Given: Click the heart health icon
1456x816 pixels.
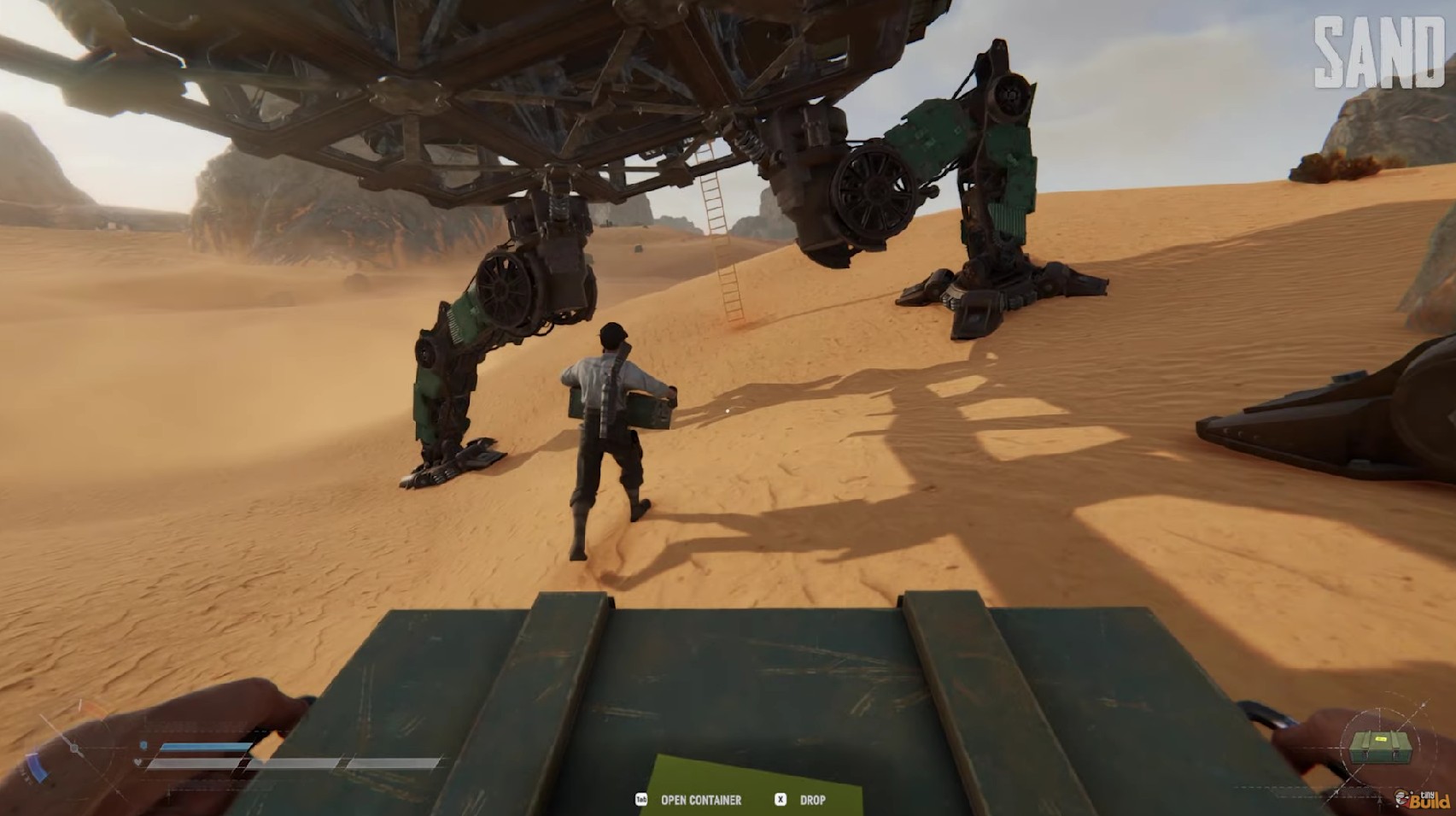Looking at the screenshot, I should [136, 761].
